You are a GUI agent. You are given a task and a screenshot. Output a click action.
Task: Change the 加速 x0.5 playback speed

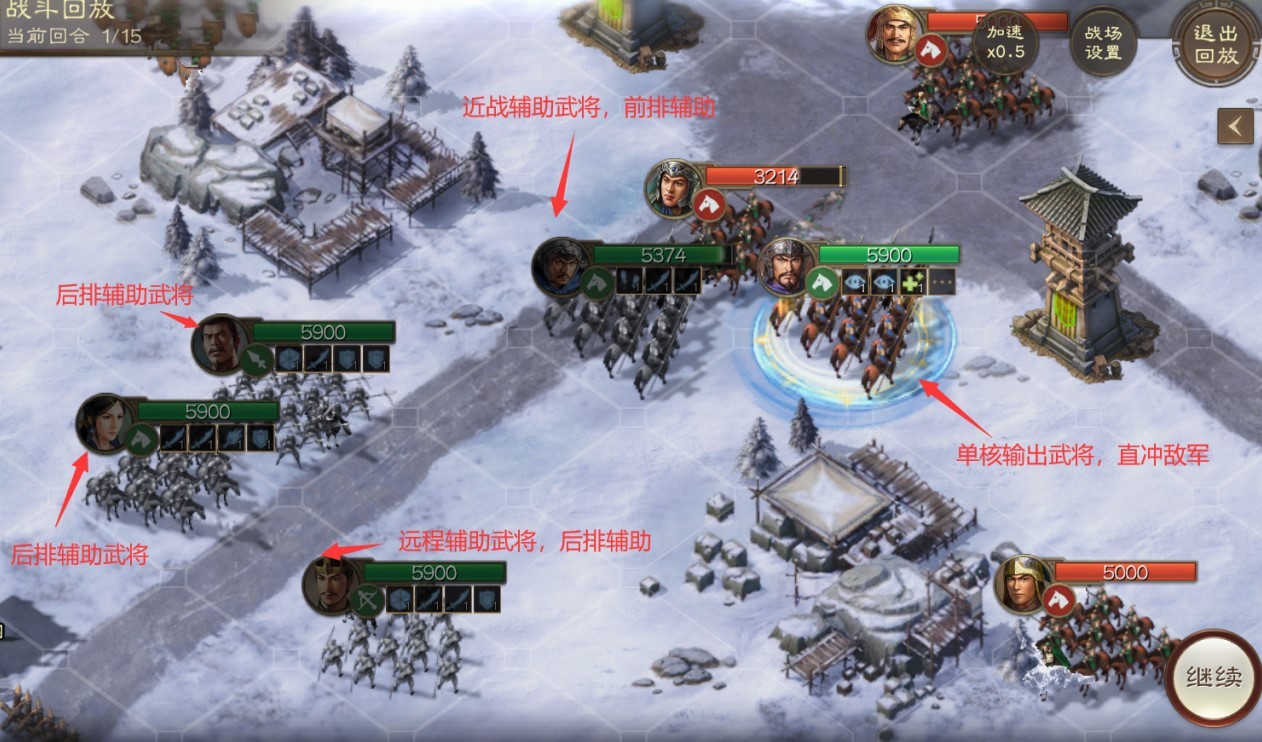pos(1005,42)
